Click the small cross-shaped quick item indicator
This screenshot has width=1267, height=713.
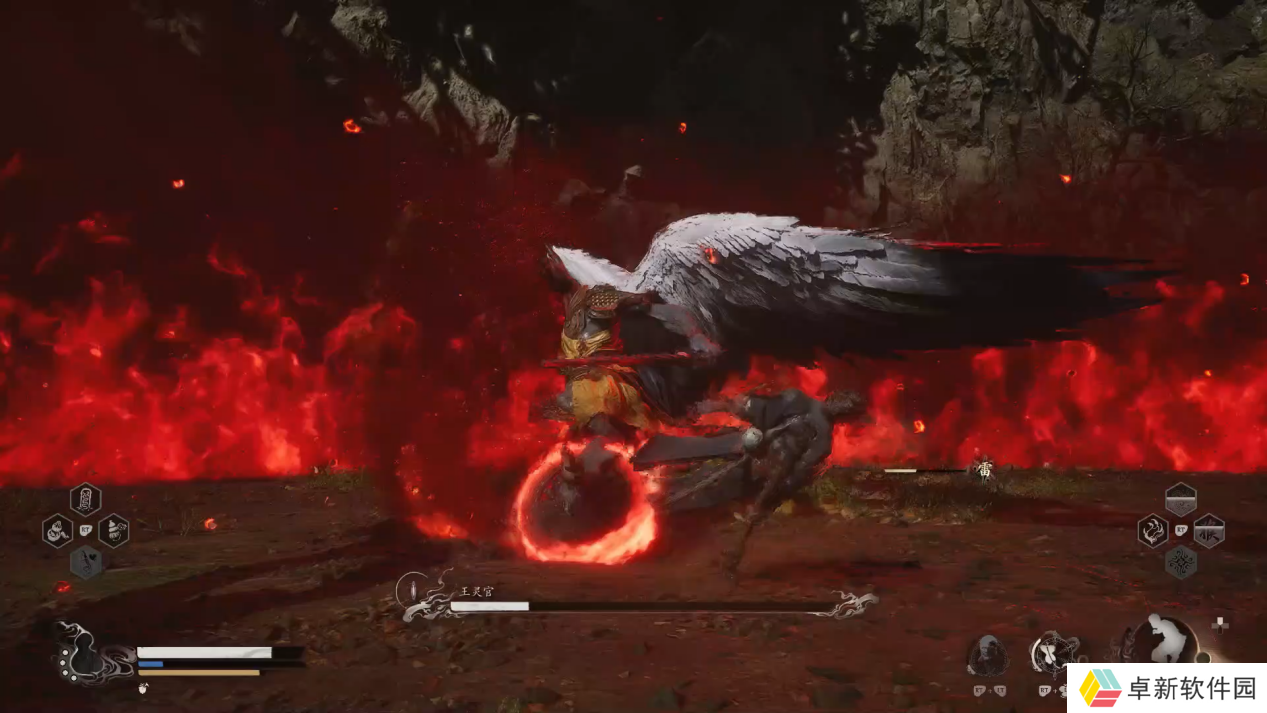[x=1220, y=625]
